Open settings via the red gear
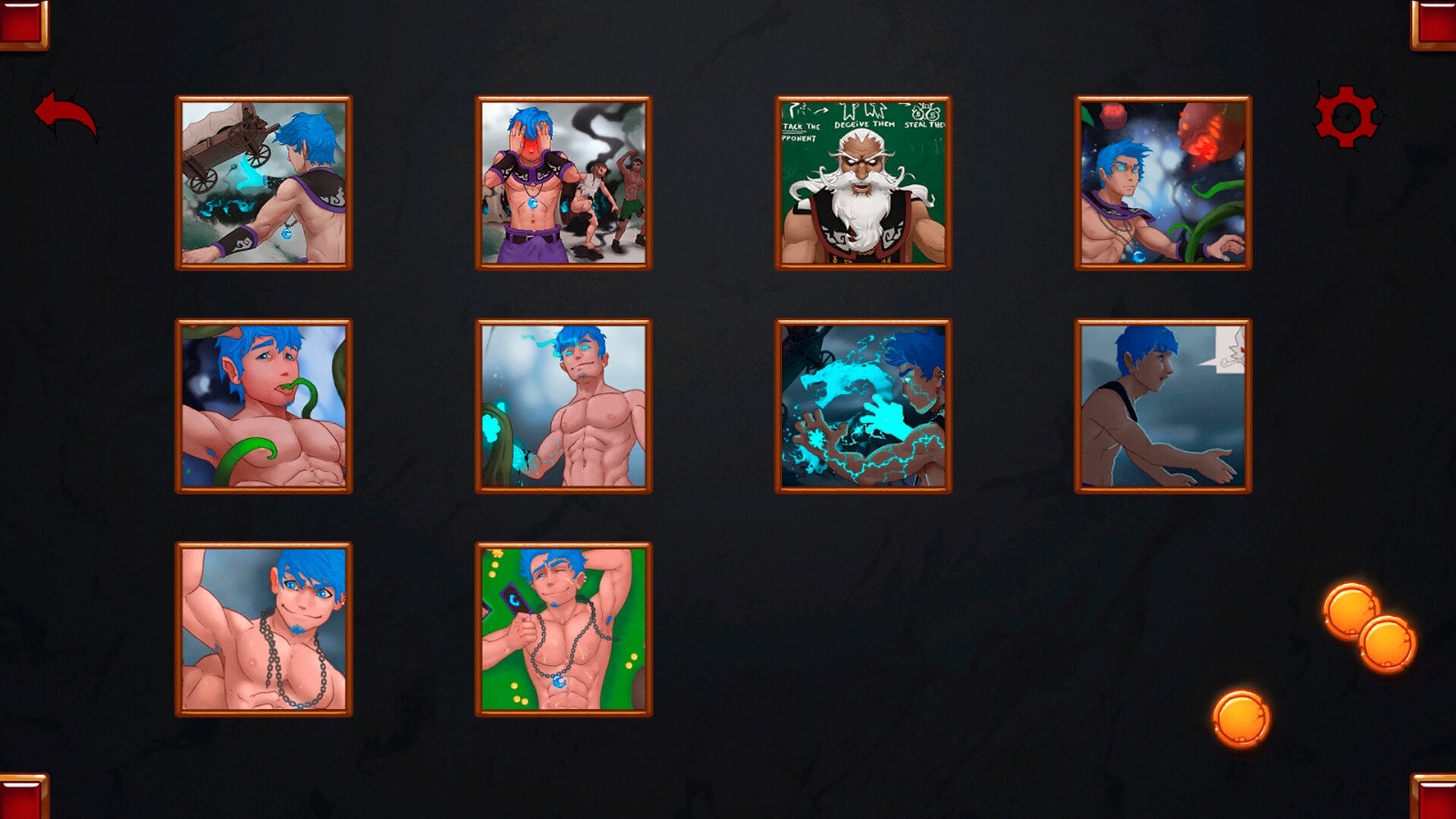This screenshot has height=819, width=1456. [x=1346, y=117]
